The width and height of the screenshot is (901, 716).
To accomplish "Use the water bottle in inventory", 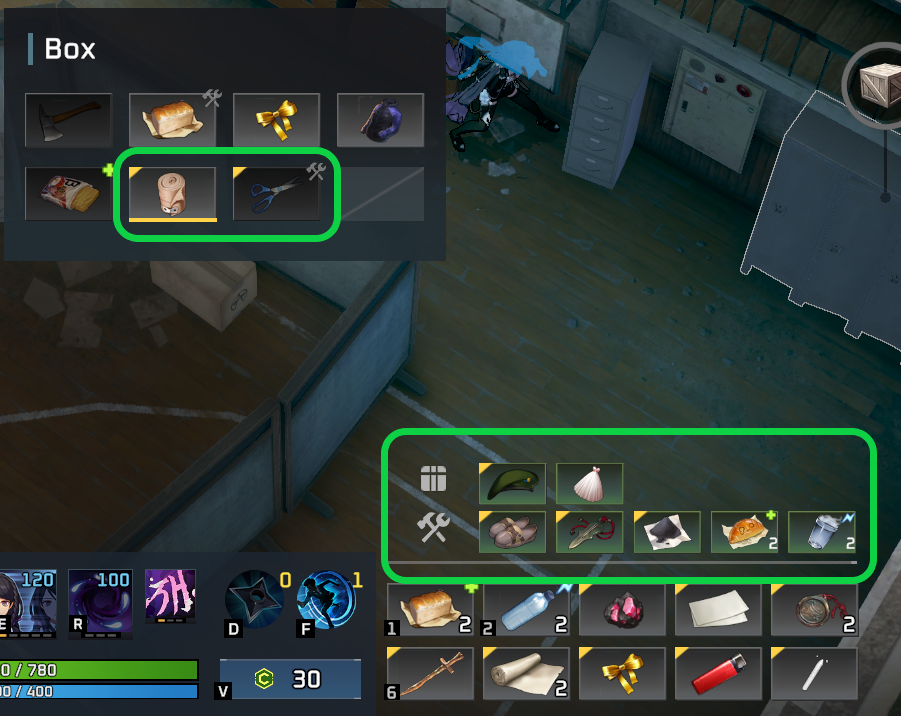I will 525,610.
